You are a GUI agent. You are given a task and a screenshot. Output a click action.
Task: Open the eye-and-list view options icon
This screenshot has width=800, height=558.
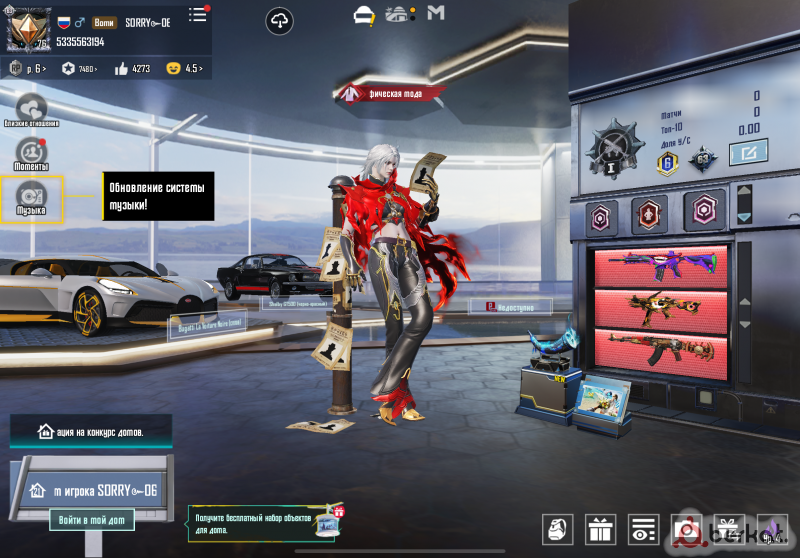pos(645,530)
